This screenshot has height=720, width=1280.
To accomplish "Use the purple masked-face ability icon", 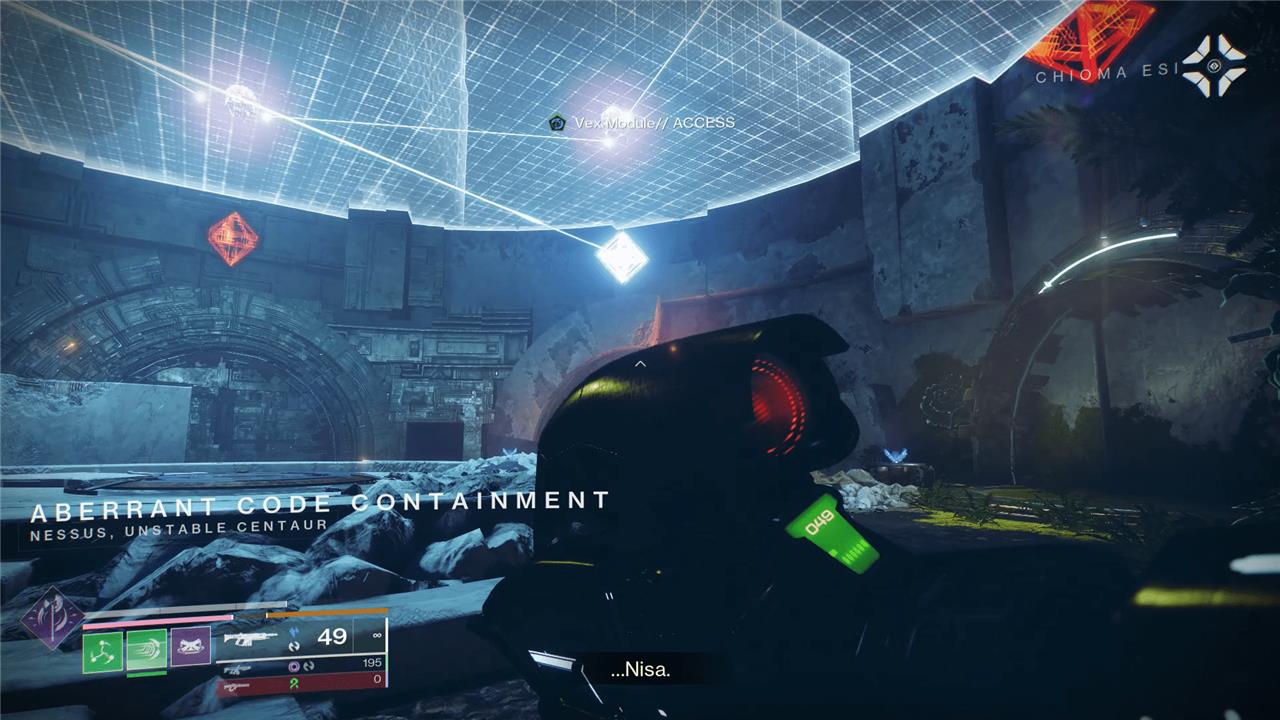I will (190, 648).
